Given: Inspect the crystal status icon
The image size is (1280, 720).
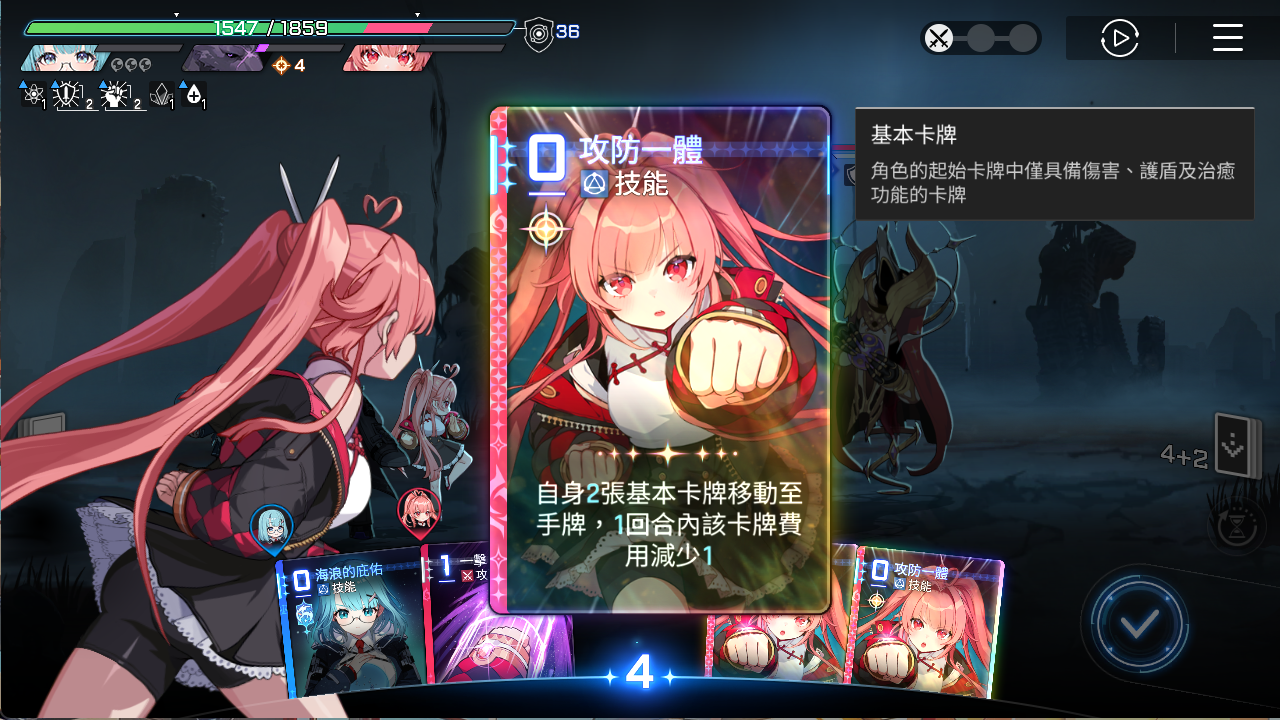Looking at the screenshot, I should 160,95.
